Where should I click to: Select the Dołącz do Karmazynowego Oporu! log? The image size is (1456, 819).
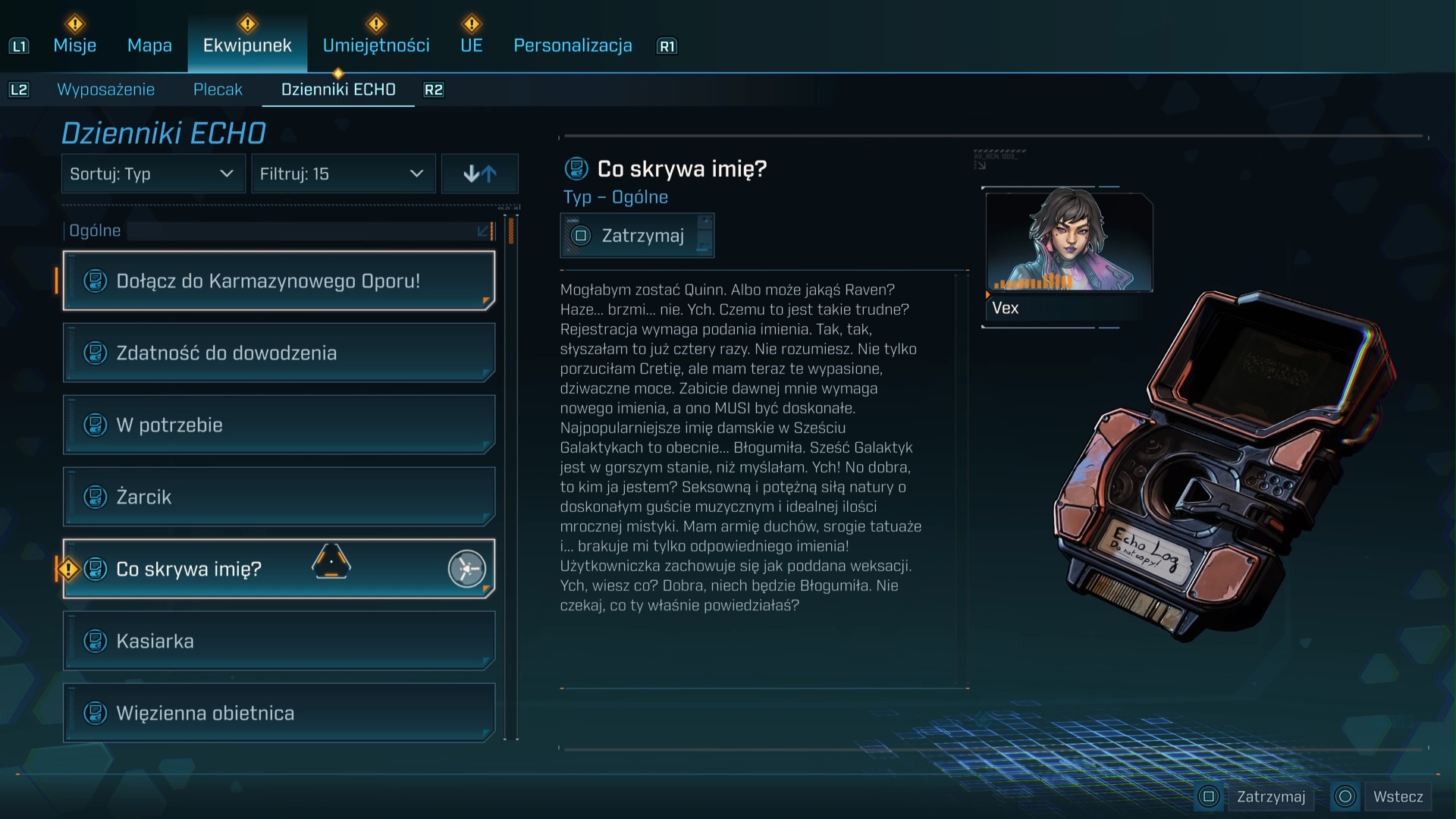(x=279, y=281)
